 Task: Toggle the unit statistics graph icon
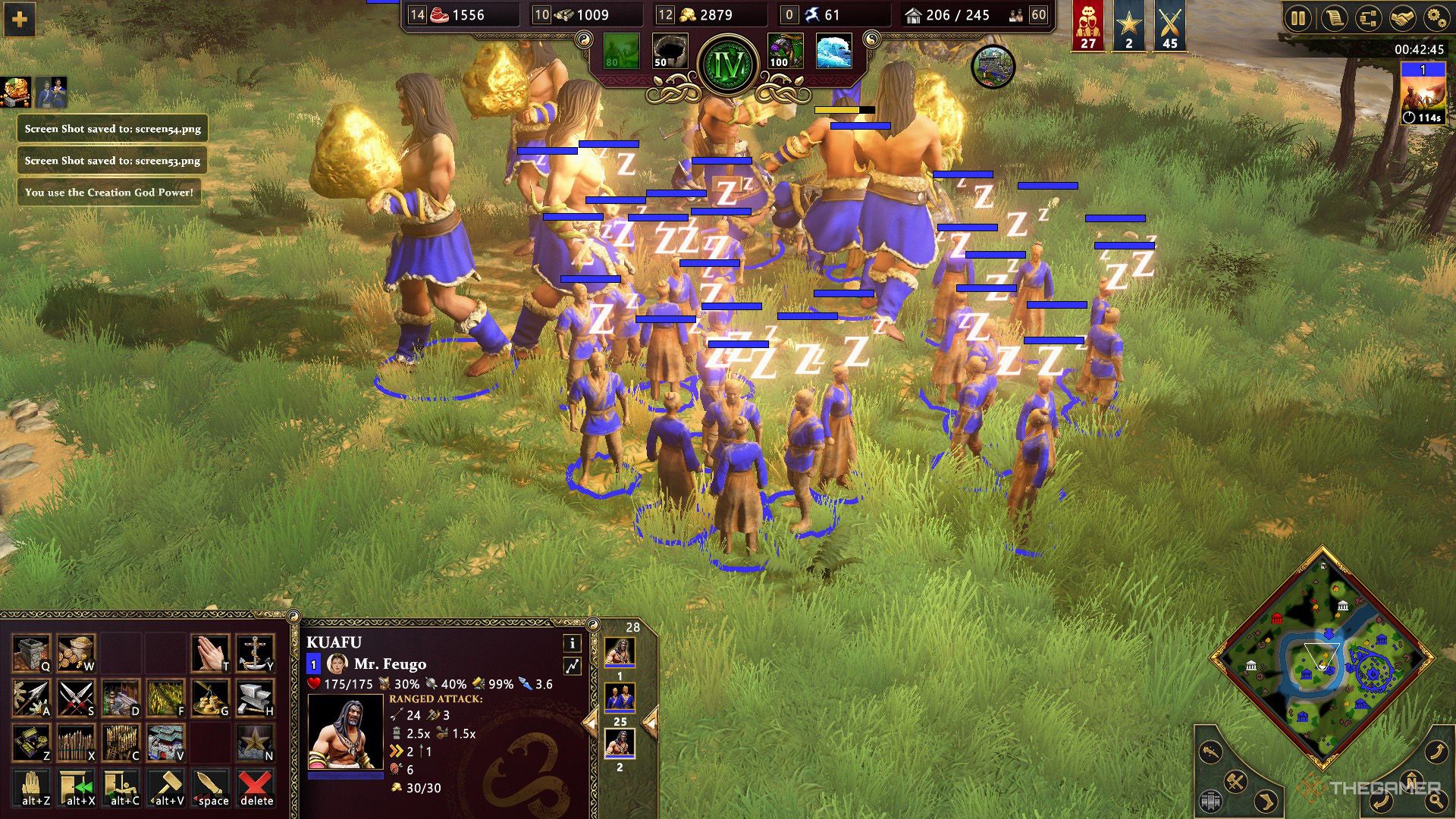click(573, 664)
